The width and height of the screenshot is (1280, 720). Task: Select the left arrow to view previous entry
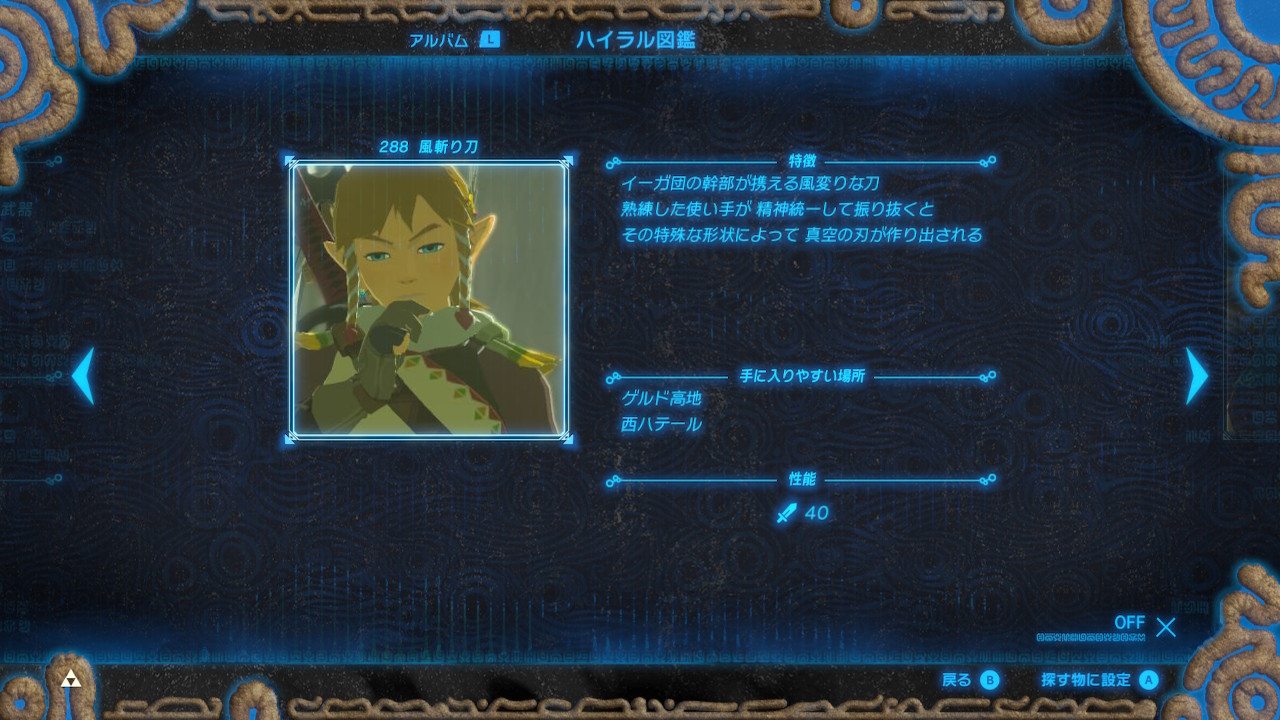pos(82,375)
